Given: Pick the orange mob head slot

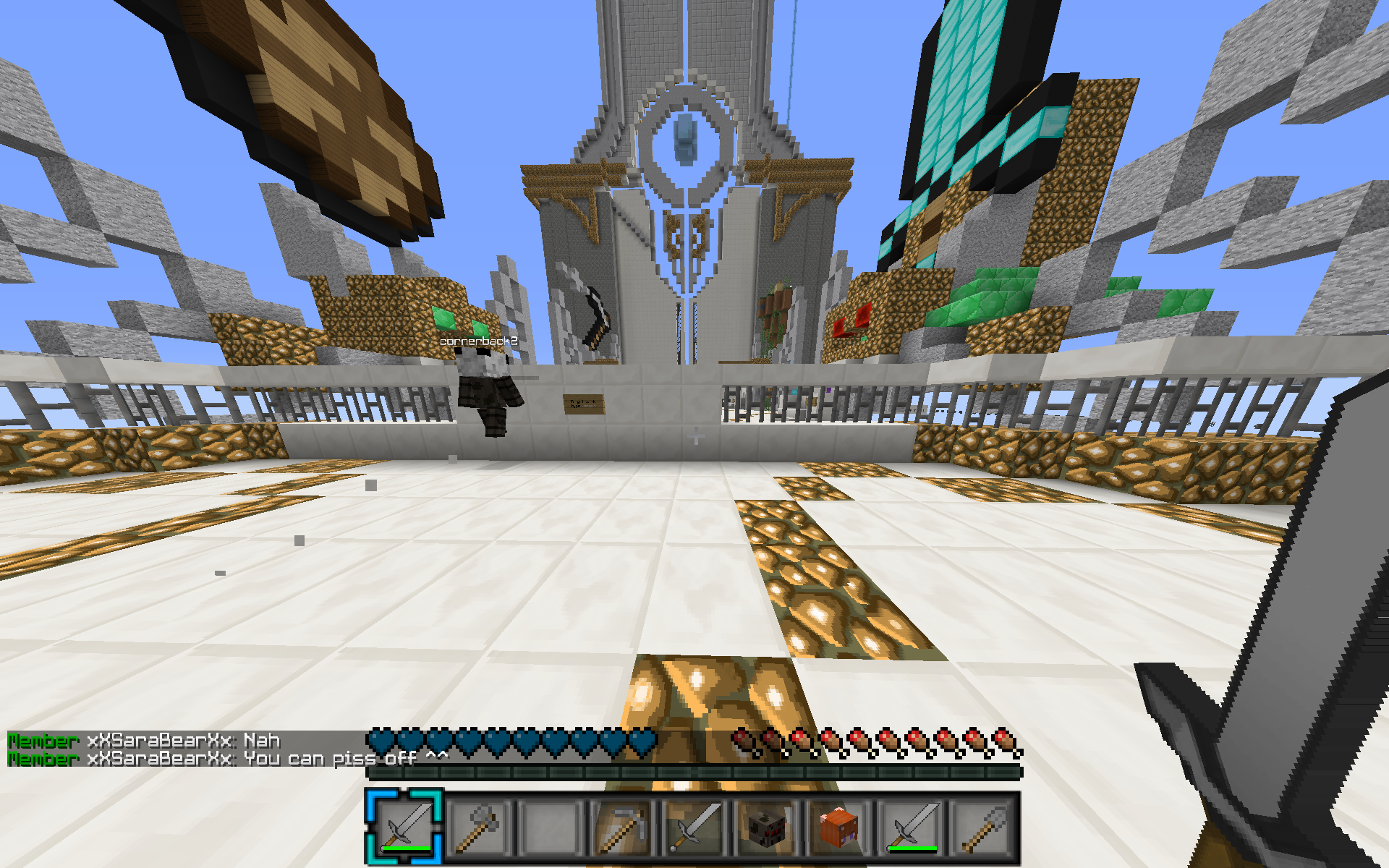Looking at the screenshot, I should (x=839, y=826).
